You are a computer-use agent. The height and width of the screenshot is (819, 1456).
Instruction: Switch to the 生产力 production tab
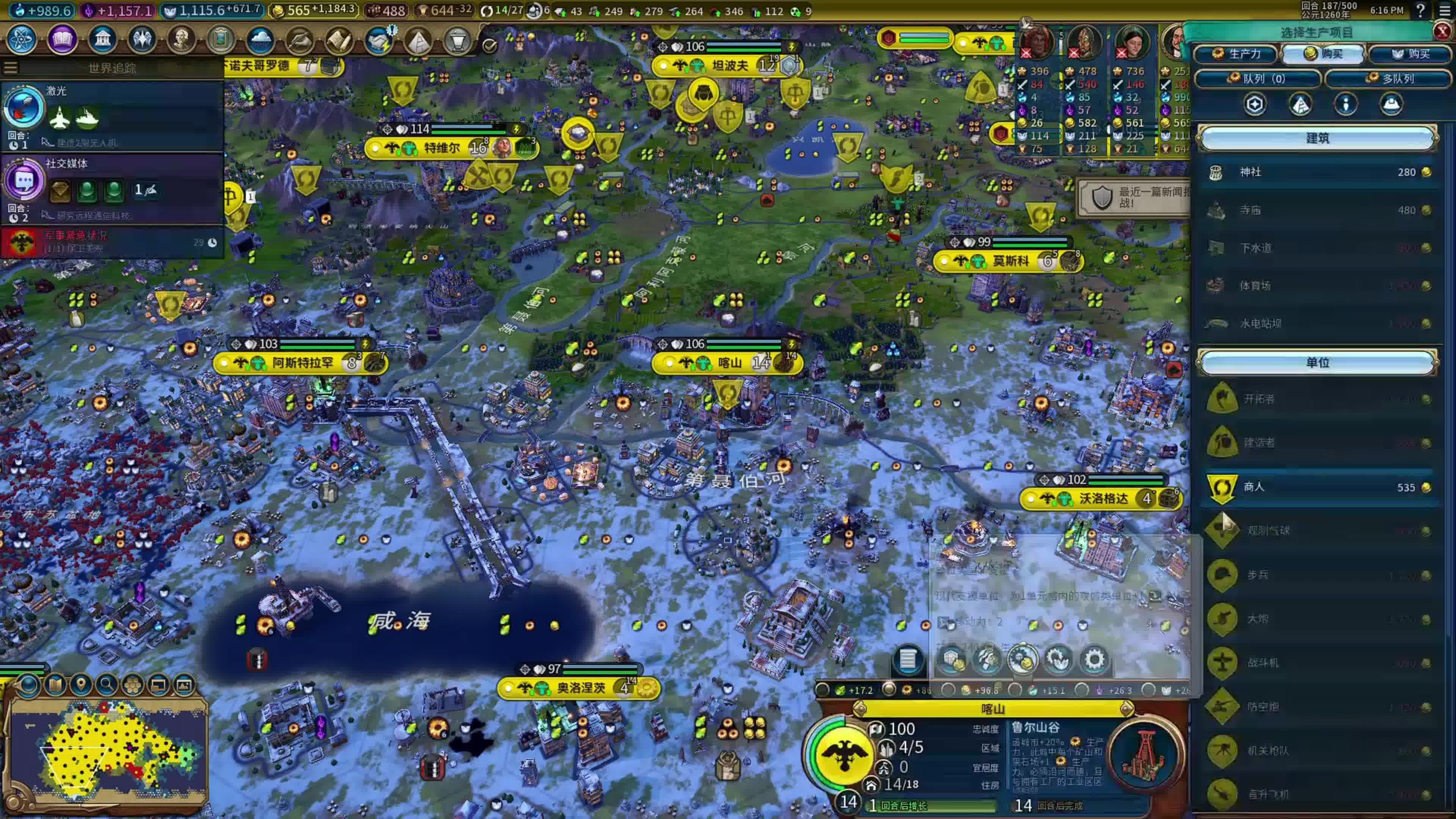tap(1236, 54)
